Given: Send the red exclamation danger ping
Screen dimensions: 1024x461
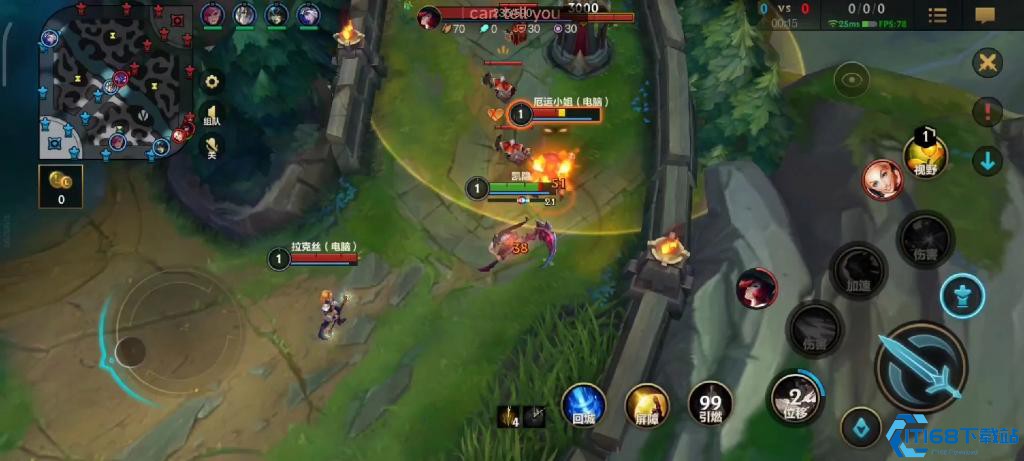Looking at the screenshot, I should pos(987,112).
